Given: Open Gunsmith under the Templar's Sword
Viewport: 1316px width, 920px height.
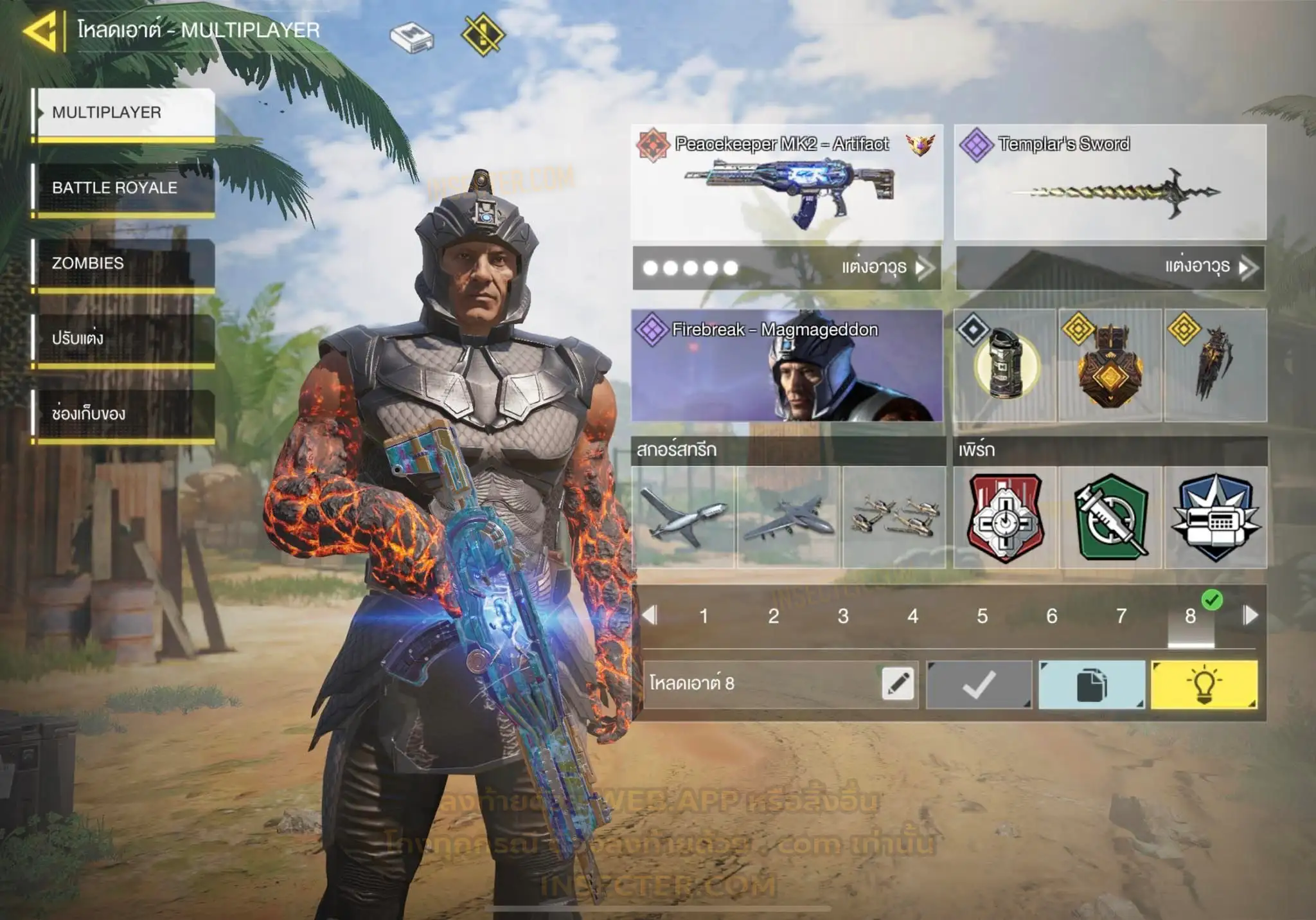Looking at the screenshot, I should click(1110, 267).
